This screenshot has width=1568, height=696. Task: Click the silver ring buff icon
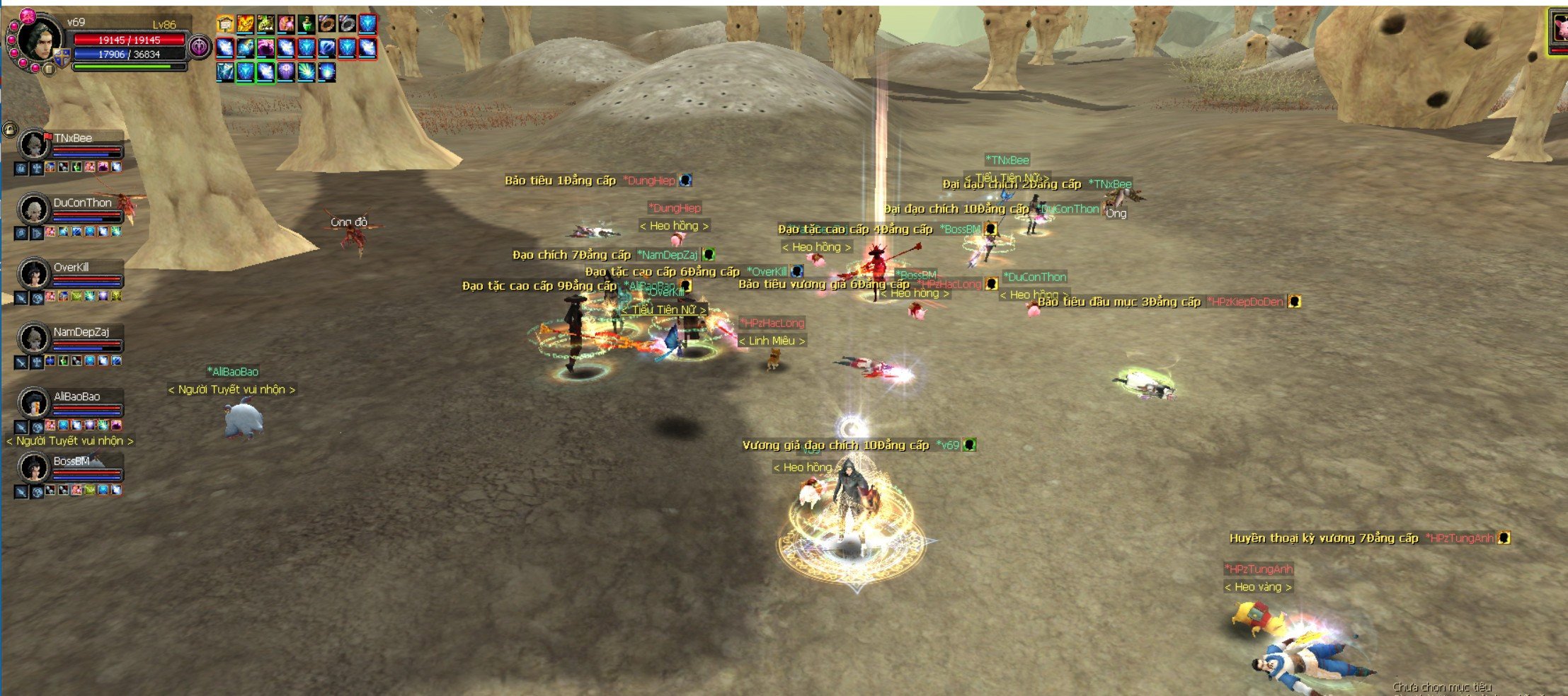click(347, 25)
